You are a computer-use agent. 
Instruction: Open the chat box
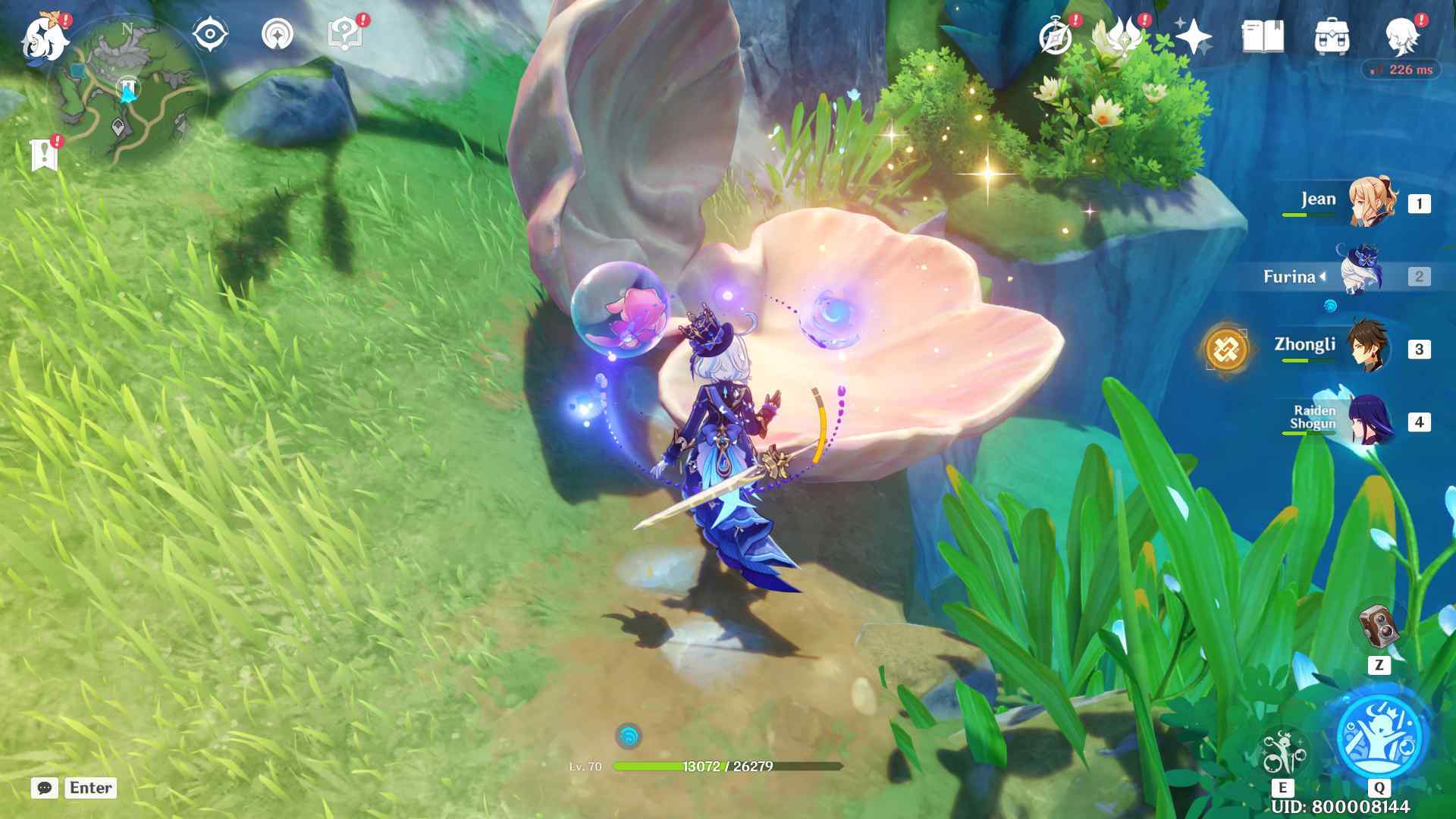(x=45, y=788)
